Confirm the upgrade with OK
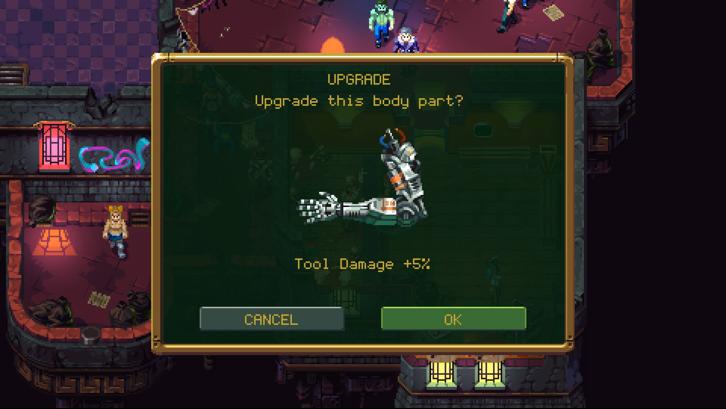This screenshot has width=726, height=409. 453,319
